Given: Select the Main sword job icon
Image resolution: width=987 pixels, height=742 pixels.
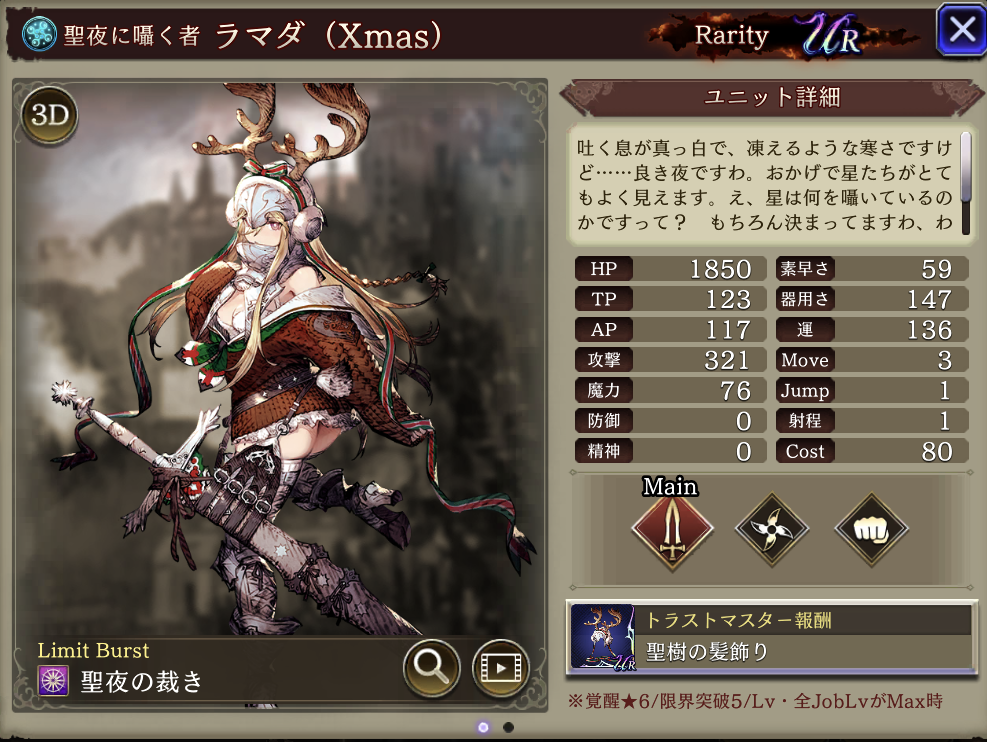Looking at the screenshot, I should (672, 530).
